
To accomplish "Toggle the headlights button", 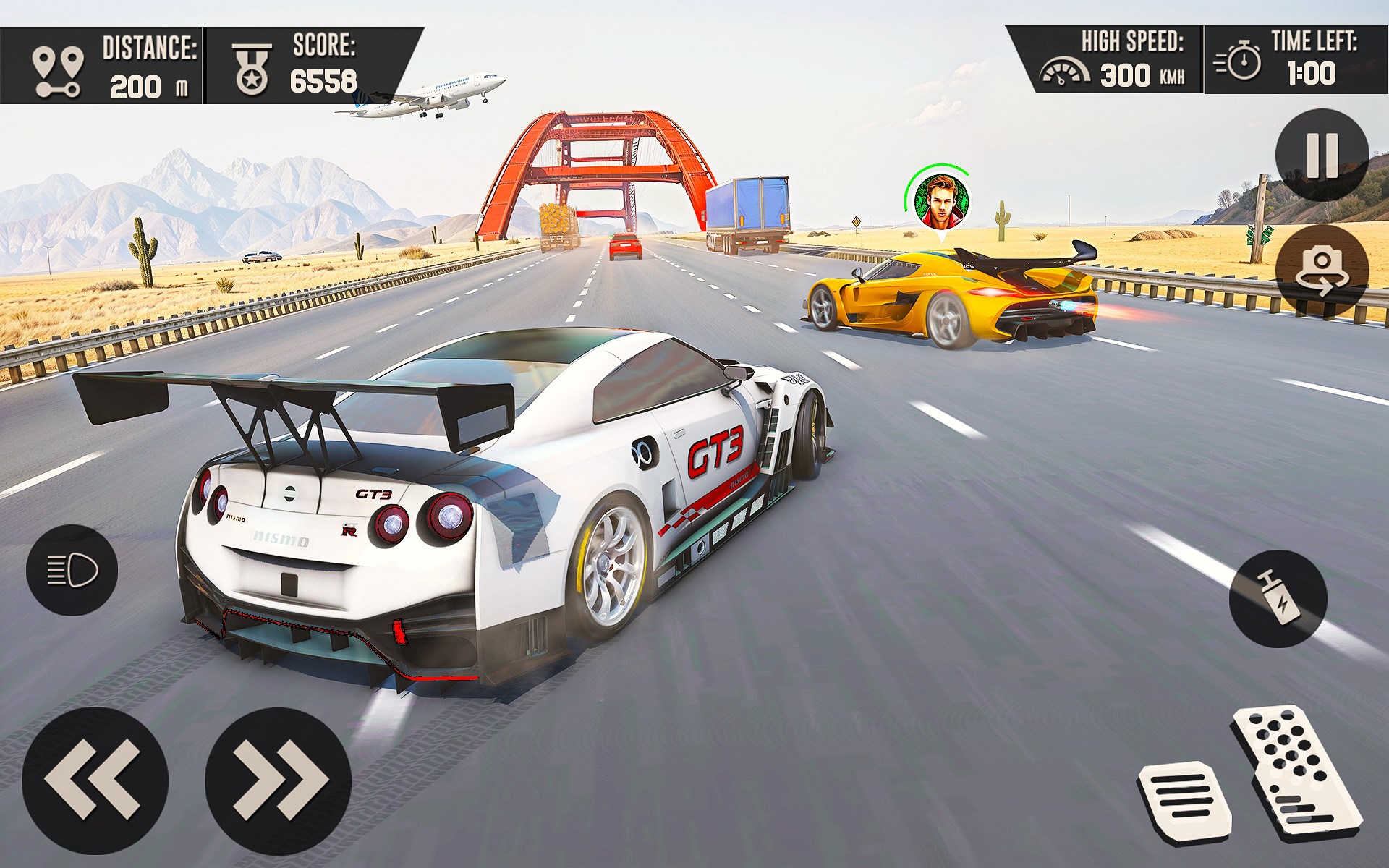I will tap(72, 570).
